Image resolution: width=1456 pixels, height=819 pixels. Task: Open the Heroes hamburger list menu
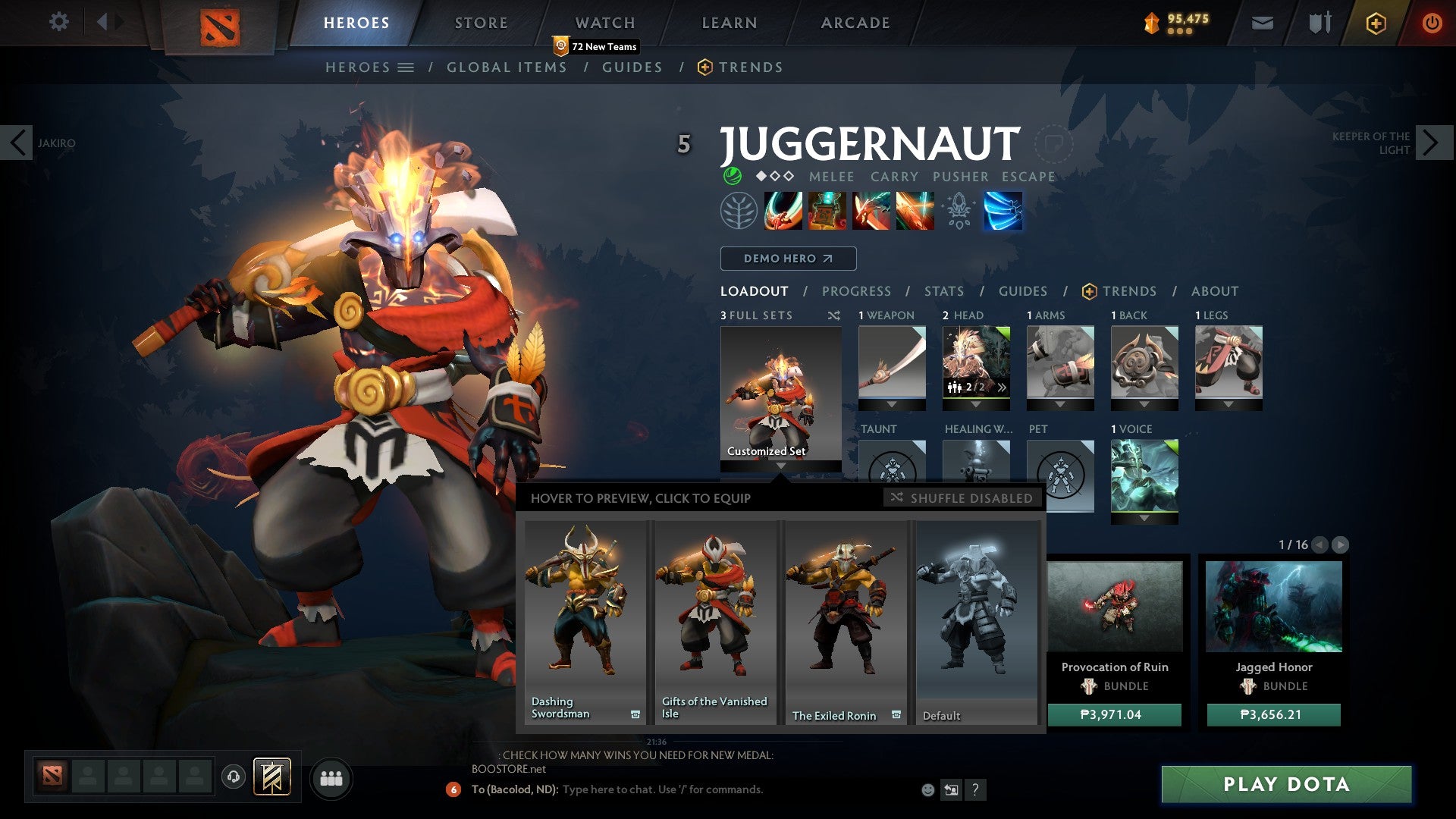(406, 67)
